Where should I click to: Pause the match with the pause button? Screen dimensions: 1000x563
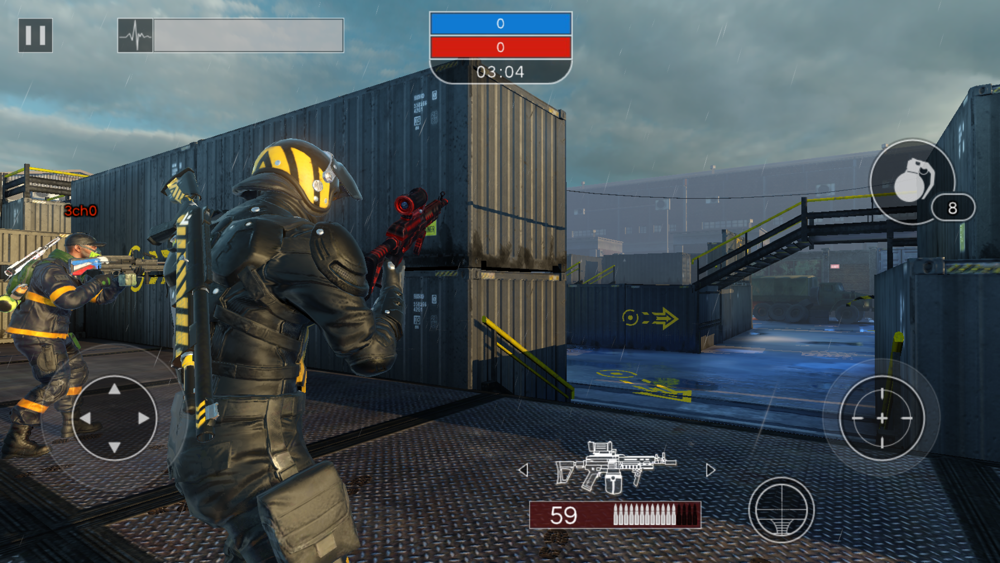point(35,36)
